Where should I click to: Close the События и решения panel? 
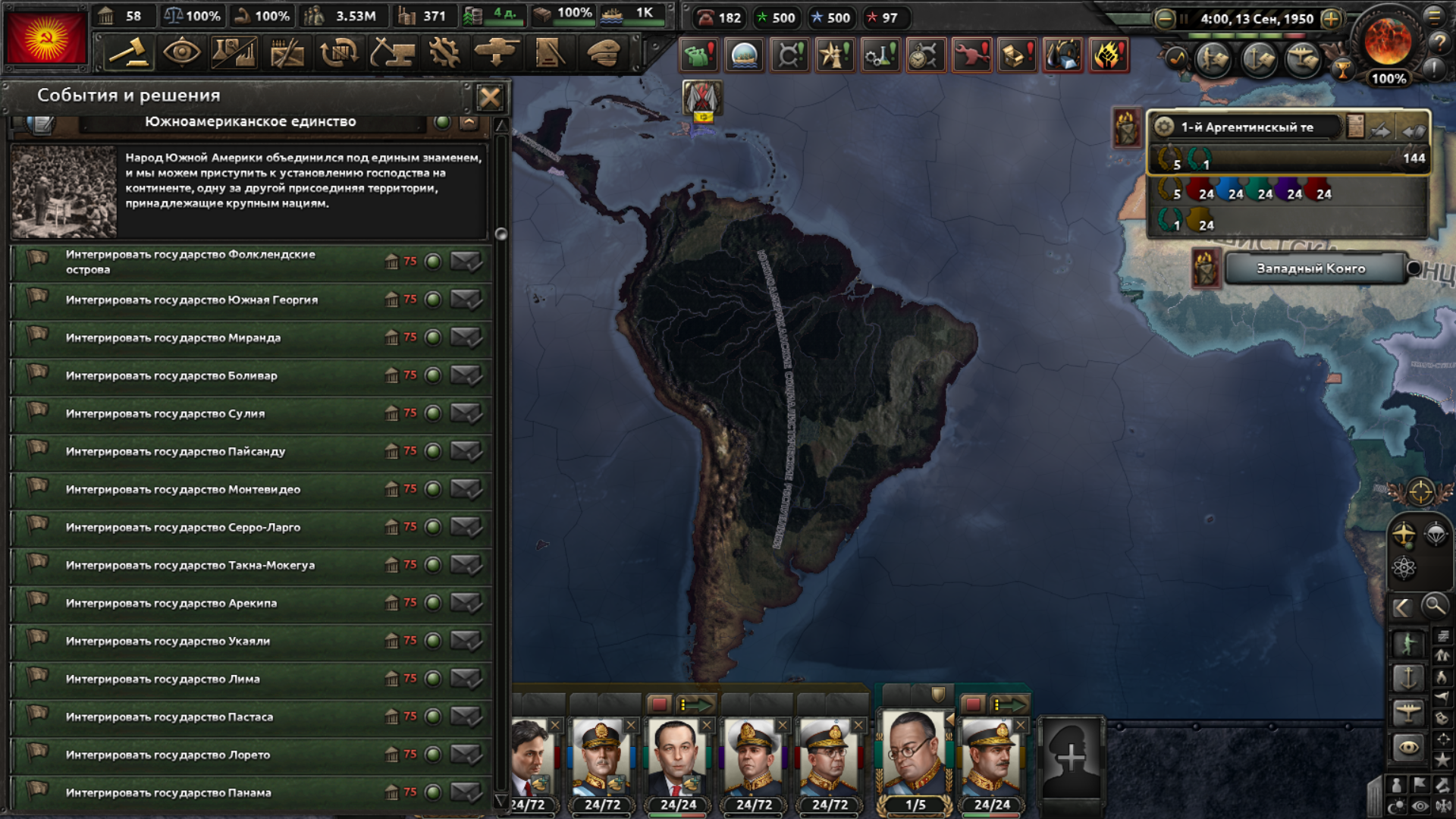pos(490,97)
